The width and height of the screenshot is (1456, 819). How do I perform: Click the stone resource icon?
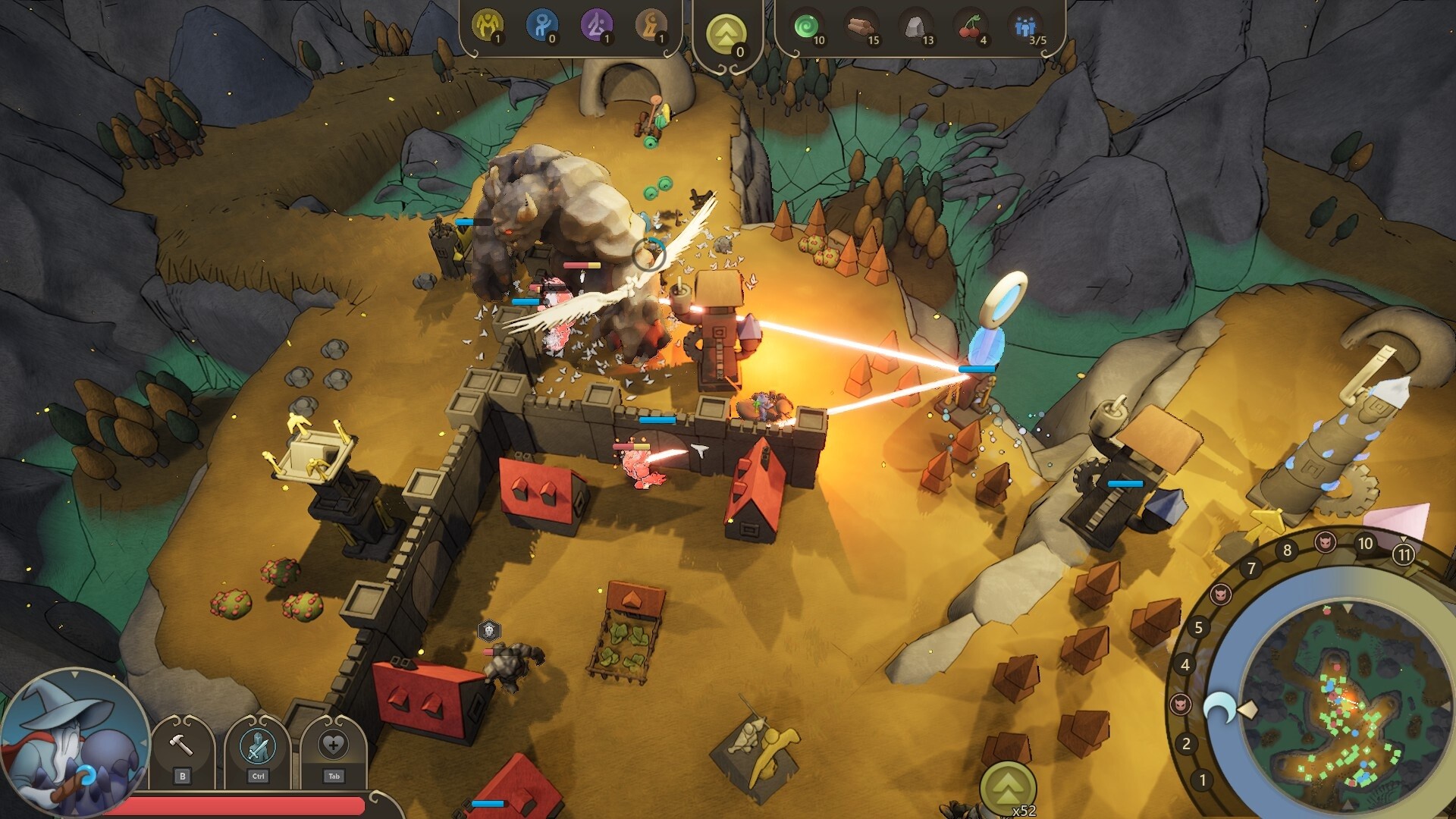(915, 27)
